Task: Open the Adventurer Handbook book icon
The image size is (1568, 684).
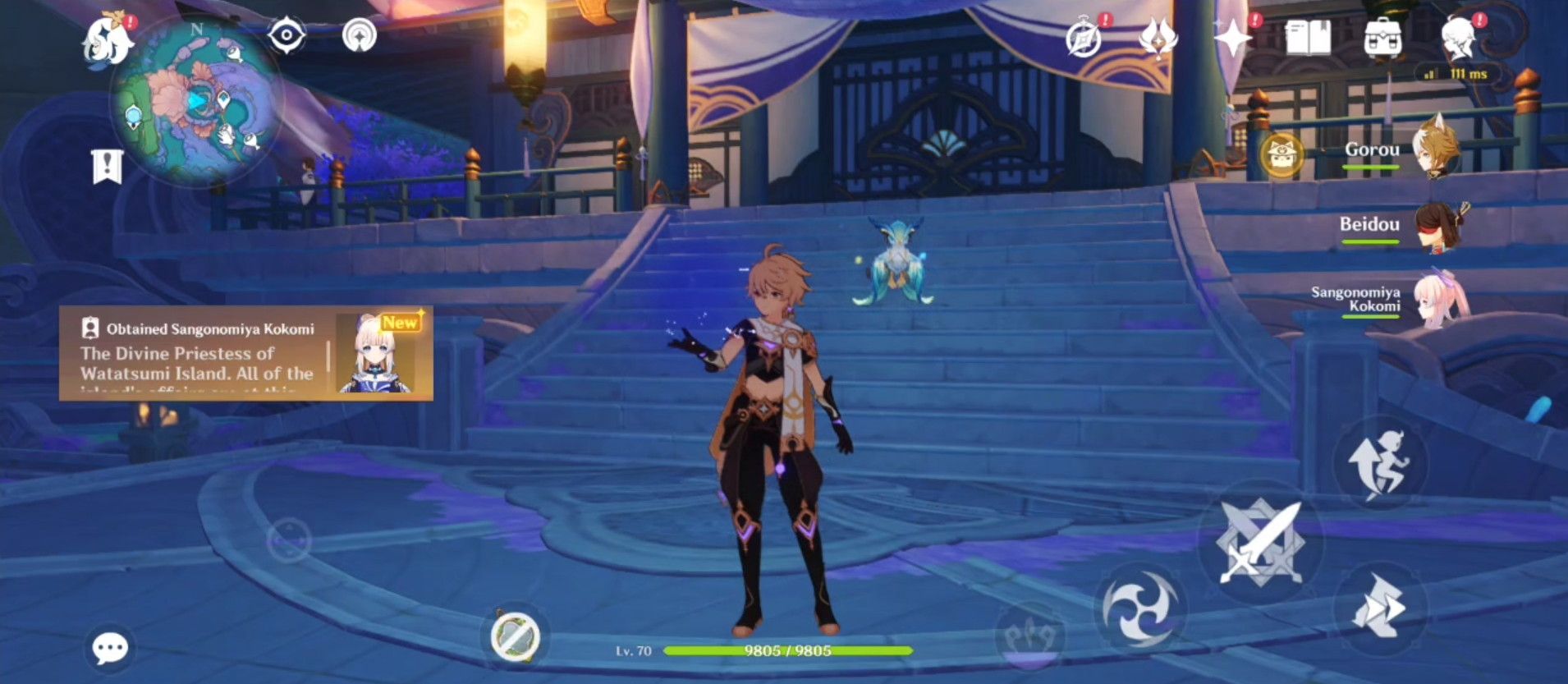Action: point(1309,36)
